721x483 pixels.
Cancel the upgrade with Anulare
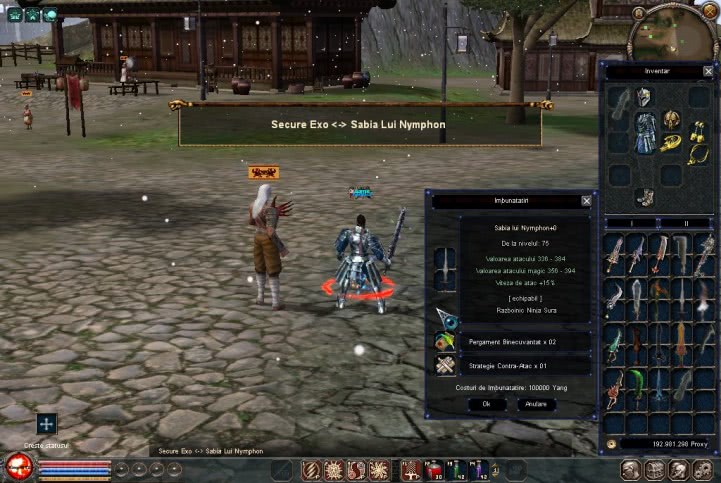(x=536, y=404)
